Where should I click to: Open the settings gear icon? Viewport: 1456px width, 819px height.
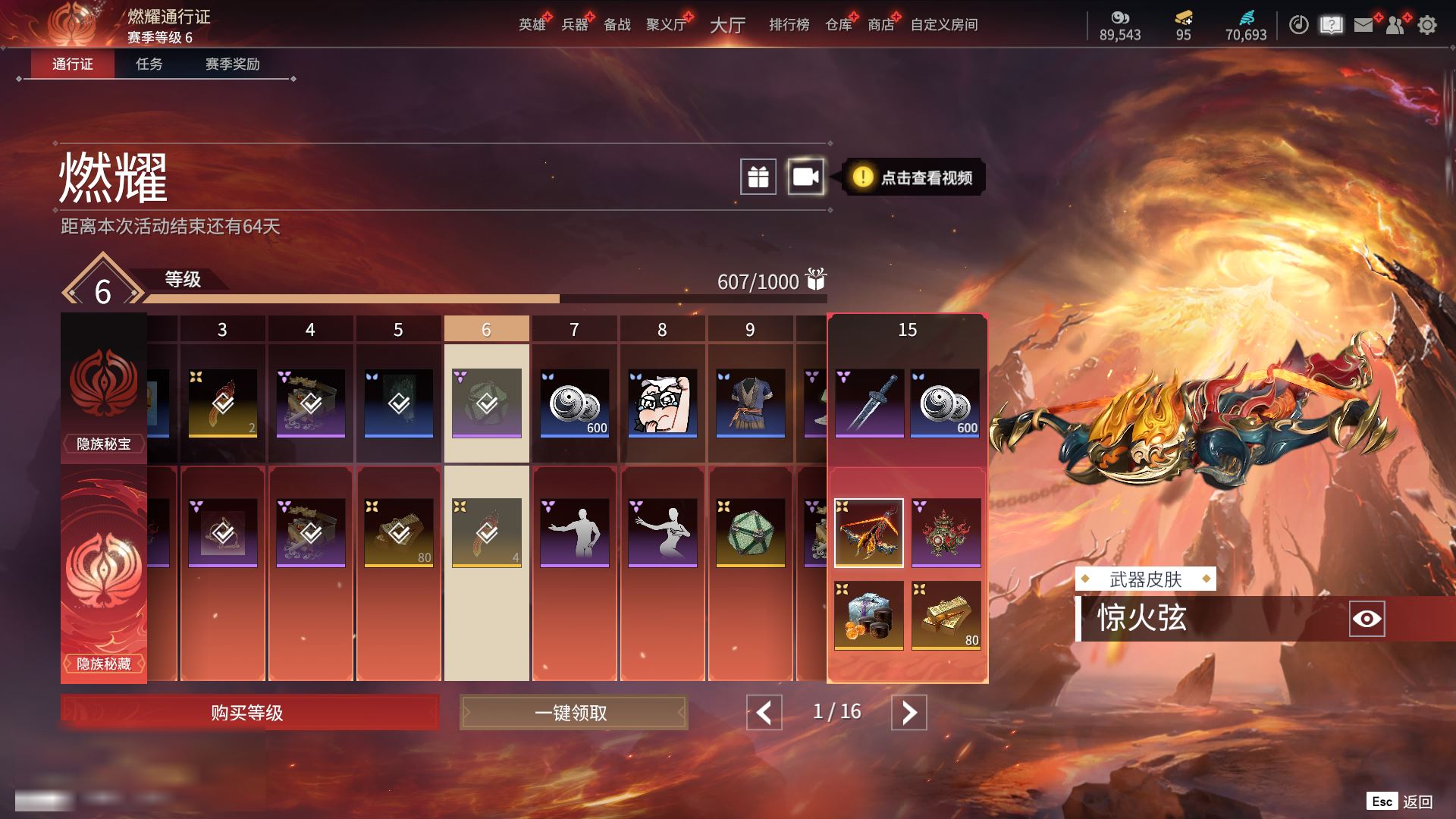pos(1427,25)
